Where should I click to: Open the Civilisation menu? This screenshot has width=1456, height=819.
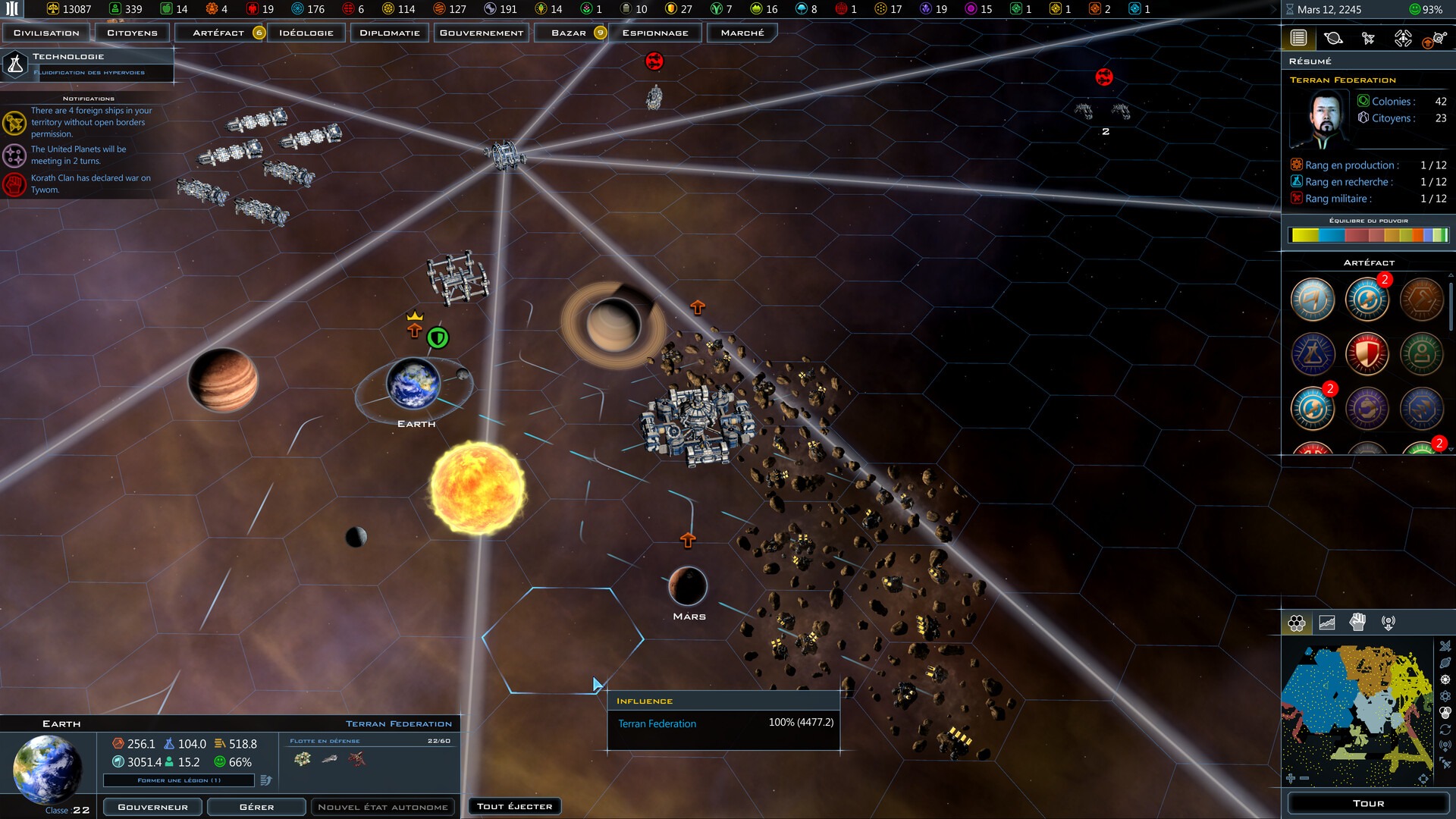tap(46, 33)
